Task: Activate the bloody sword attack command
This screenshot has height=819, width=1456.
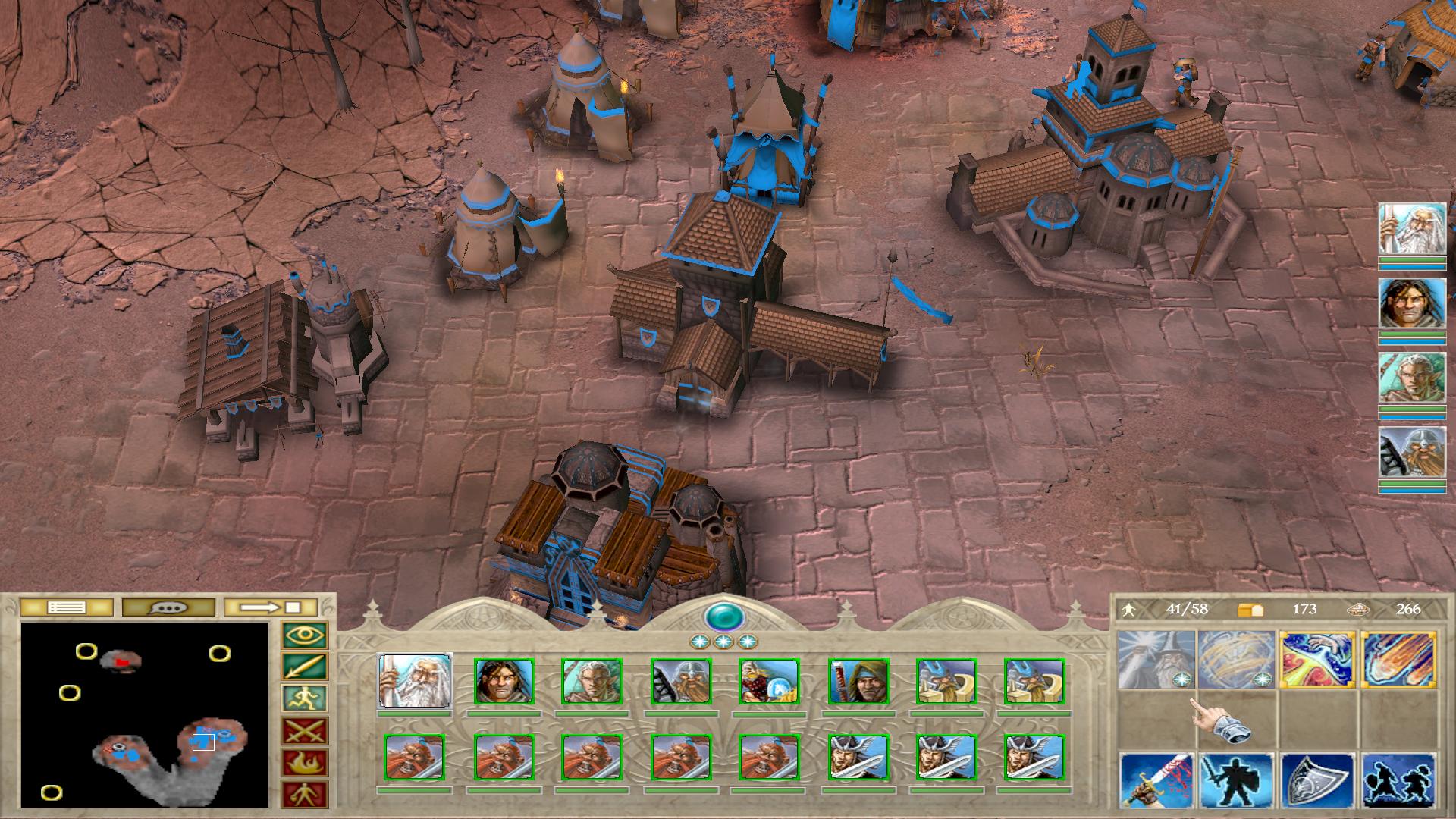Action: tap(1156, 781)
